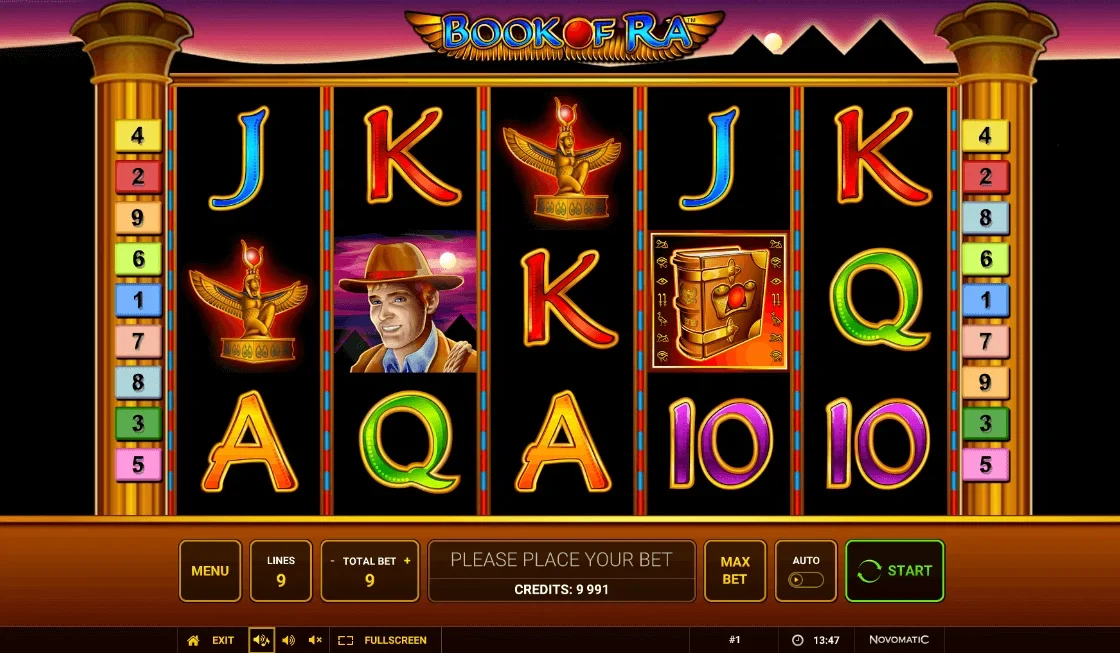Click the yellow payline 4 marker on left column
Image resolution: width=1120 pixels, height=653 pixels.
pos(138,136)
